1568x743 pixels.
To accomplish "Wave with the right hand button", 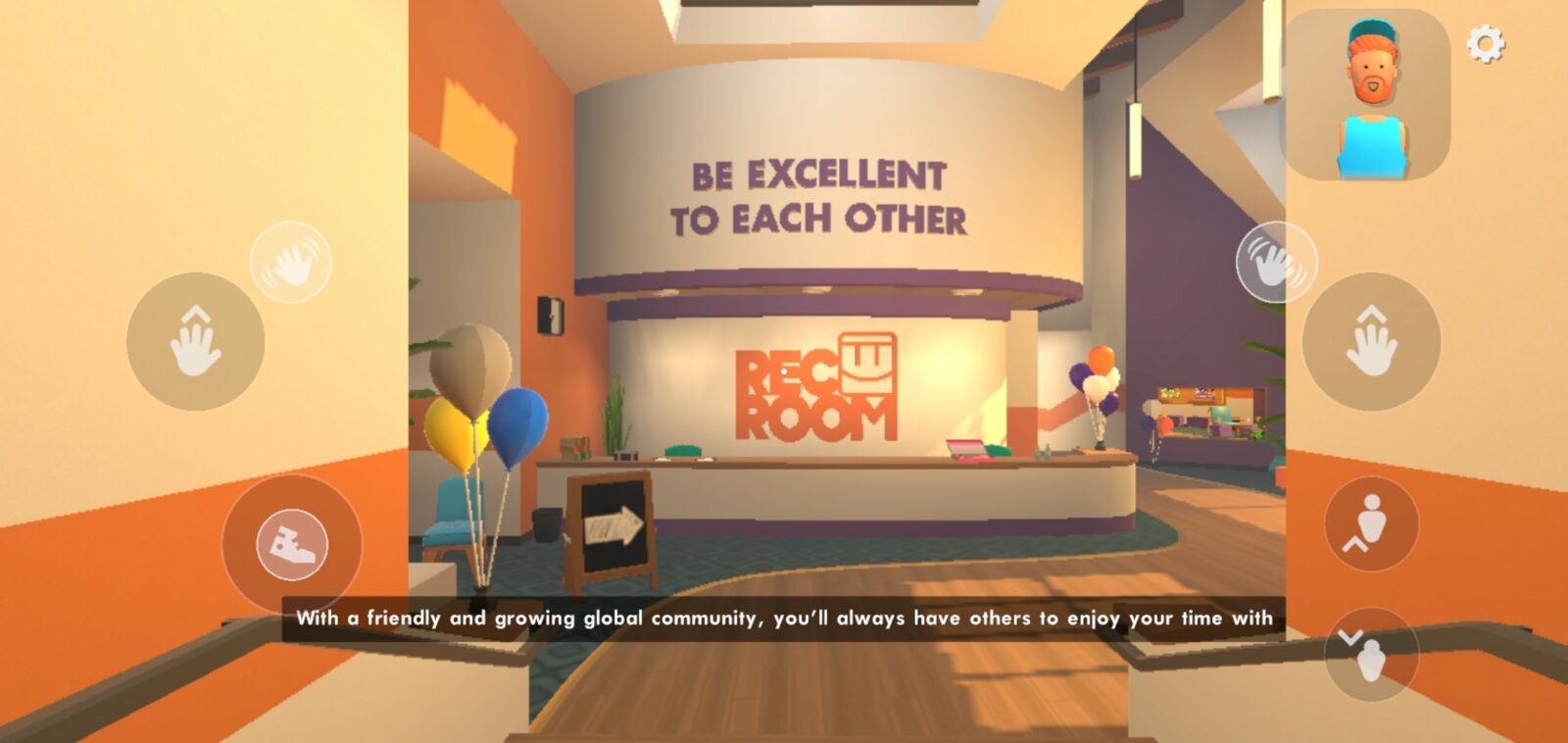I will coord(1276,262).
